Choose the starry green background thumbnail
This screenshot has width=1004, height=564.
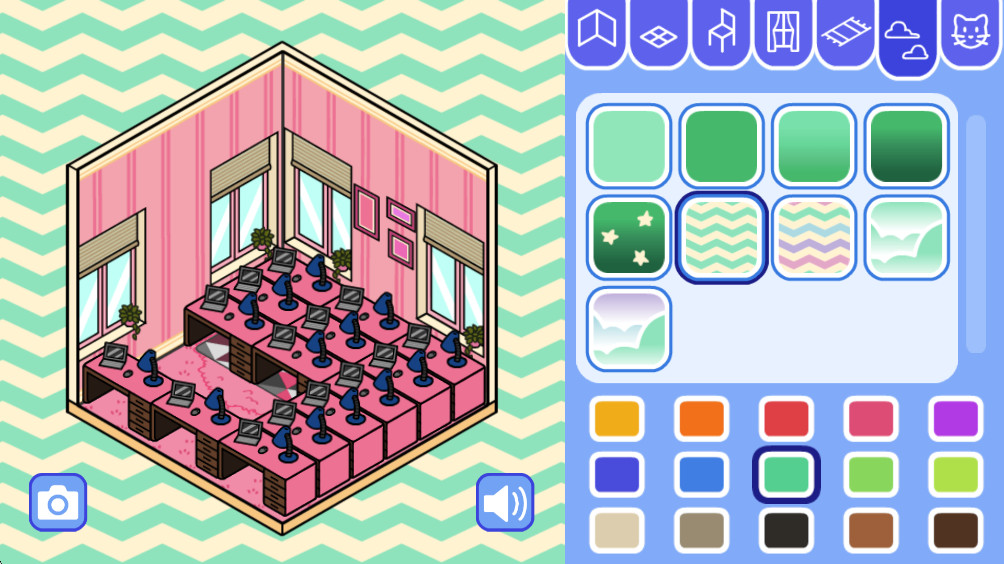(x=629, y=237)
